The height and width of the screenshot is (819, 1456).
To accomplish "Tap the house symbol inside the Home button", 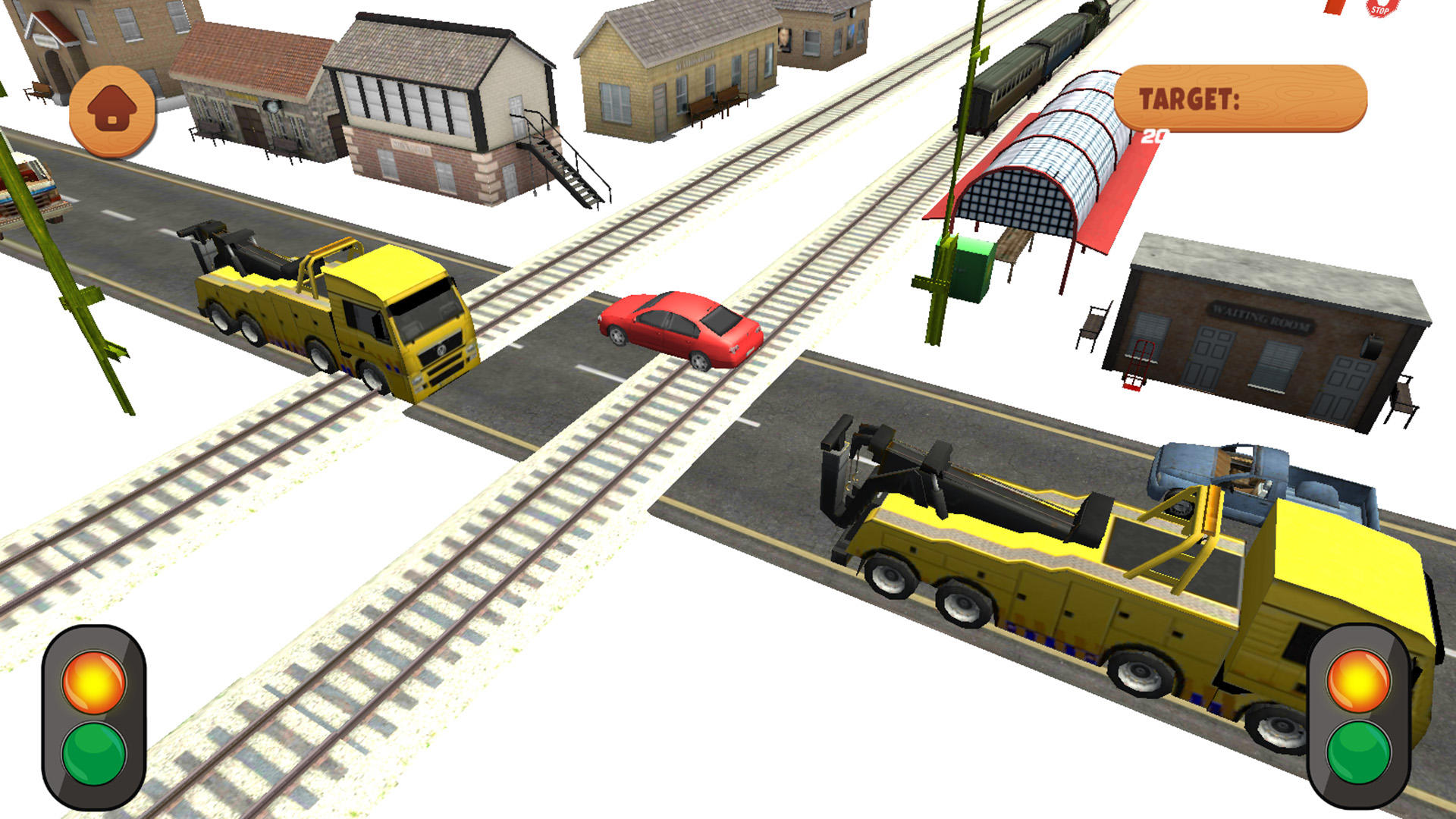I will pos(112,108).
